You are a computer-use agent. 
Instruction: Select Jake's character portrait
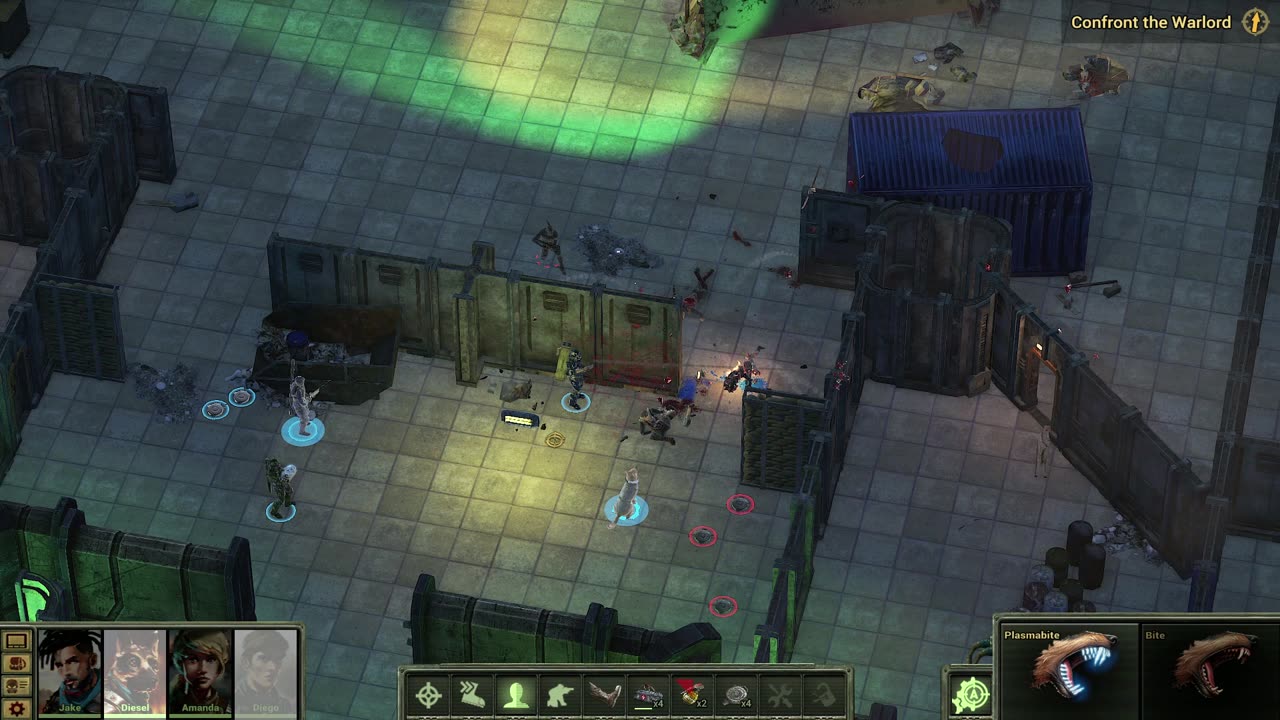coord(70,669)
